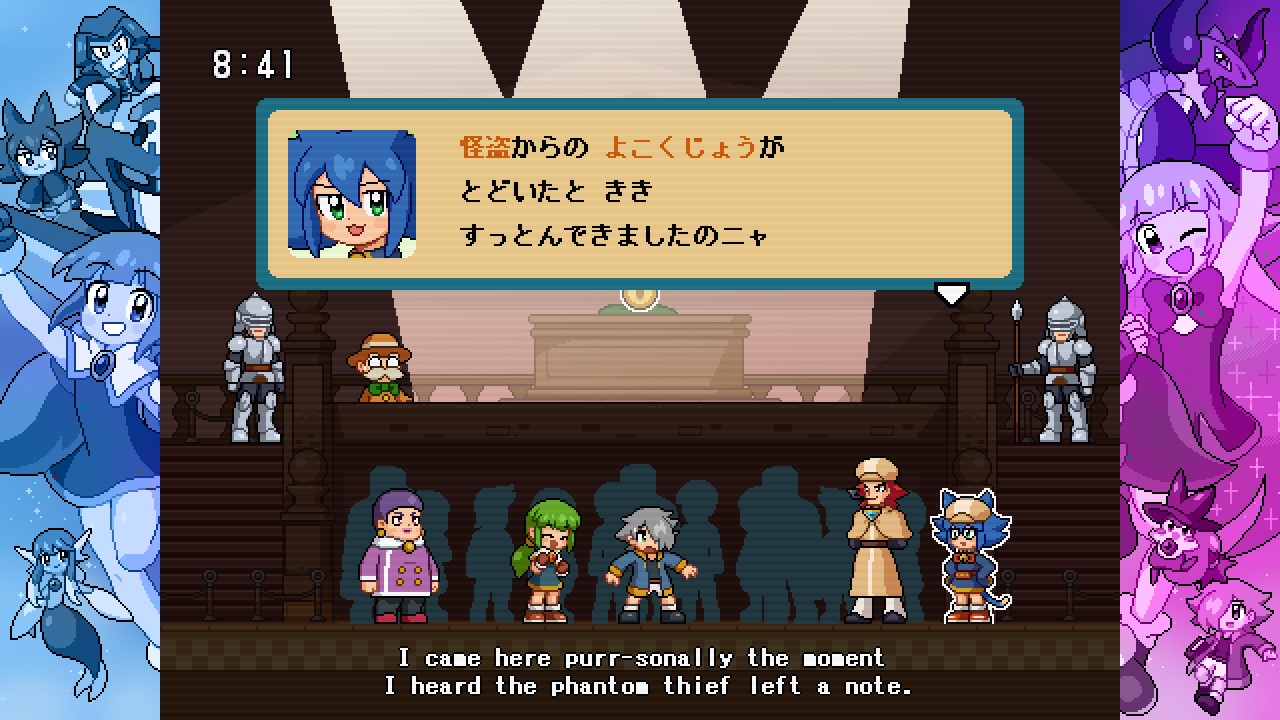Click the 8:41 clock display
This screenshot has width=1280, height=720.
253,62
